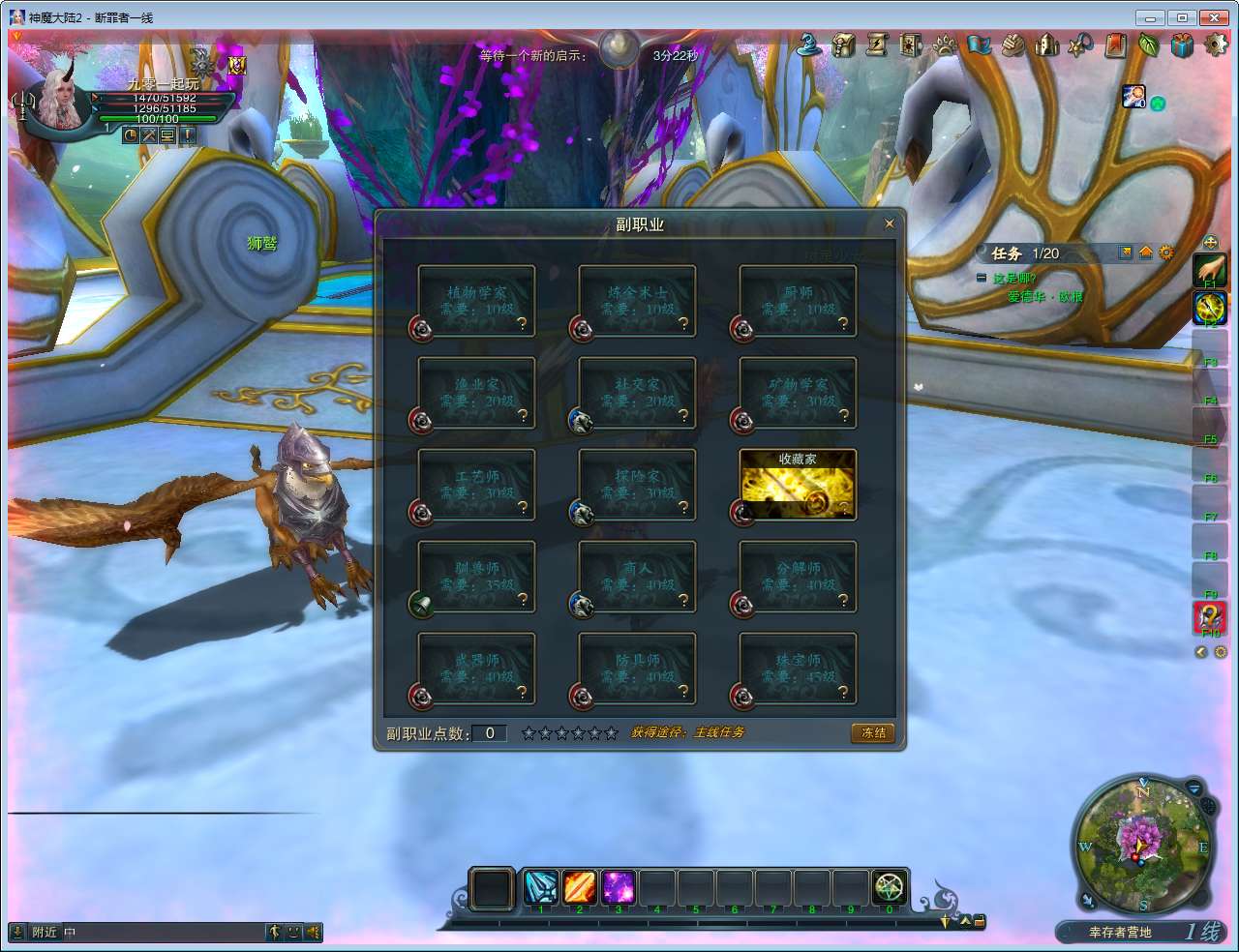1239x952 pixels.
Task: Select the 渔业家 fishing profession tile
Action: pyautogui.click(x=476, y=393)
